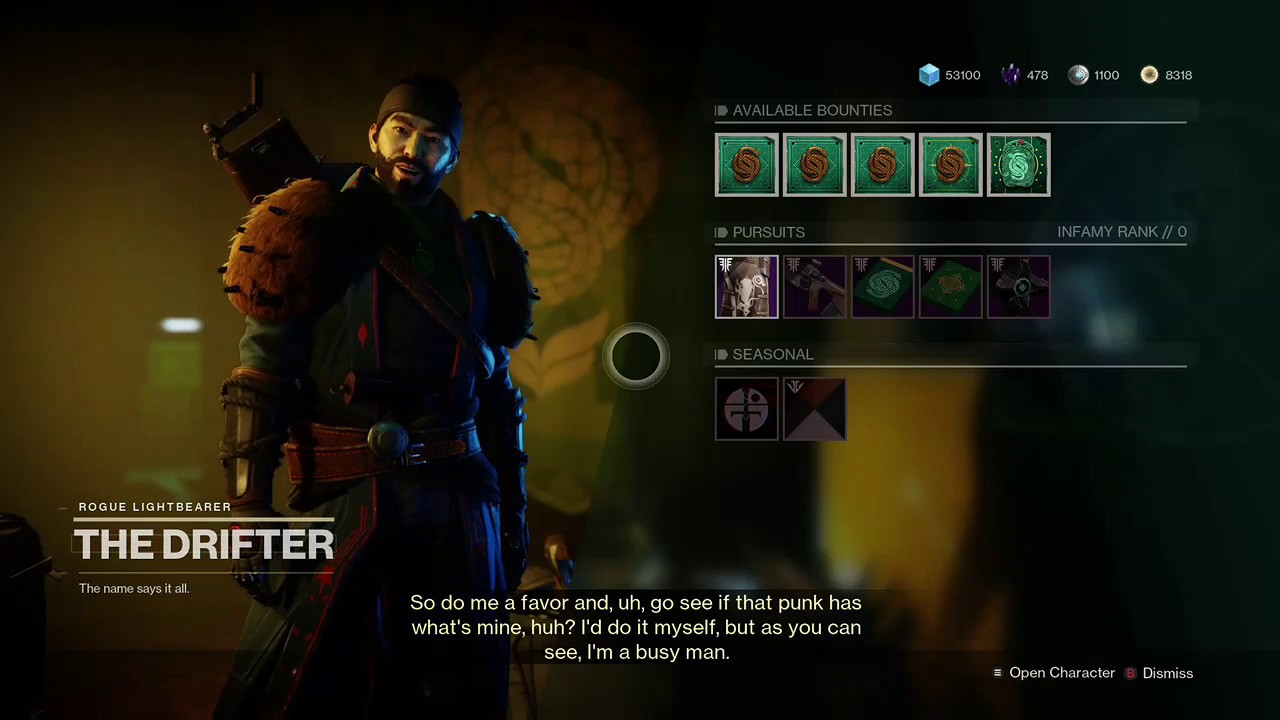Choose the weapon pursuit reward

click(815, 287)
